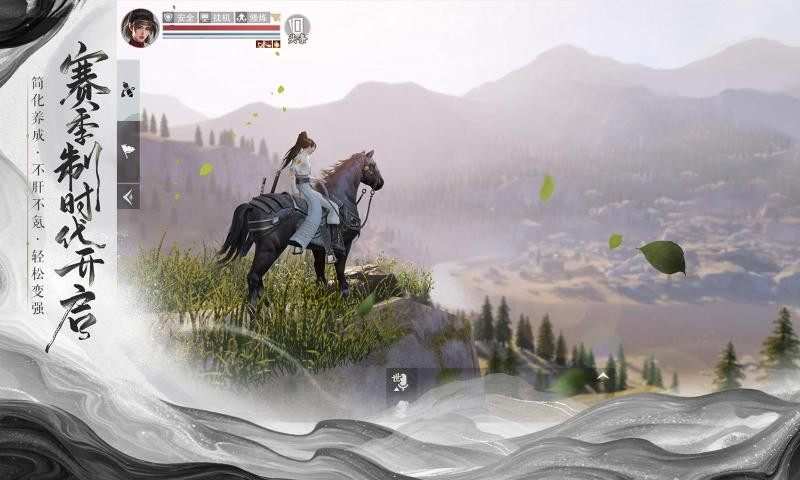Switch to the flag tab on side panel
Screen dimensions: 800x480
click(128, 151)
